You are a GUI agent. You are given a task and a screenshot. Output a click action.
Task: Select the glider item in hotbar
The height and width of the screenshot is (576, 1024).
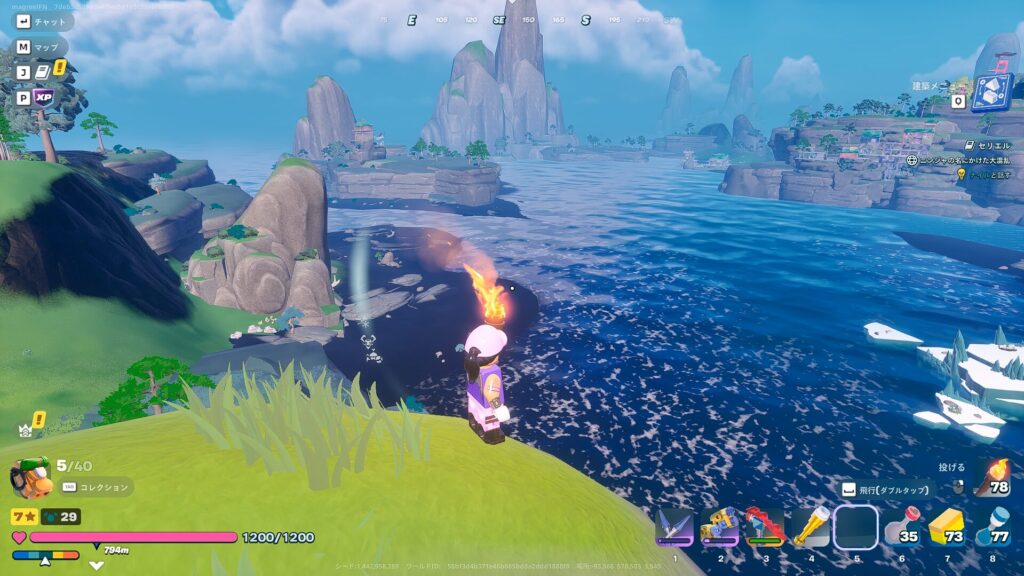click(675, 527)
